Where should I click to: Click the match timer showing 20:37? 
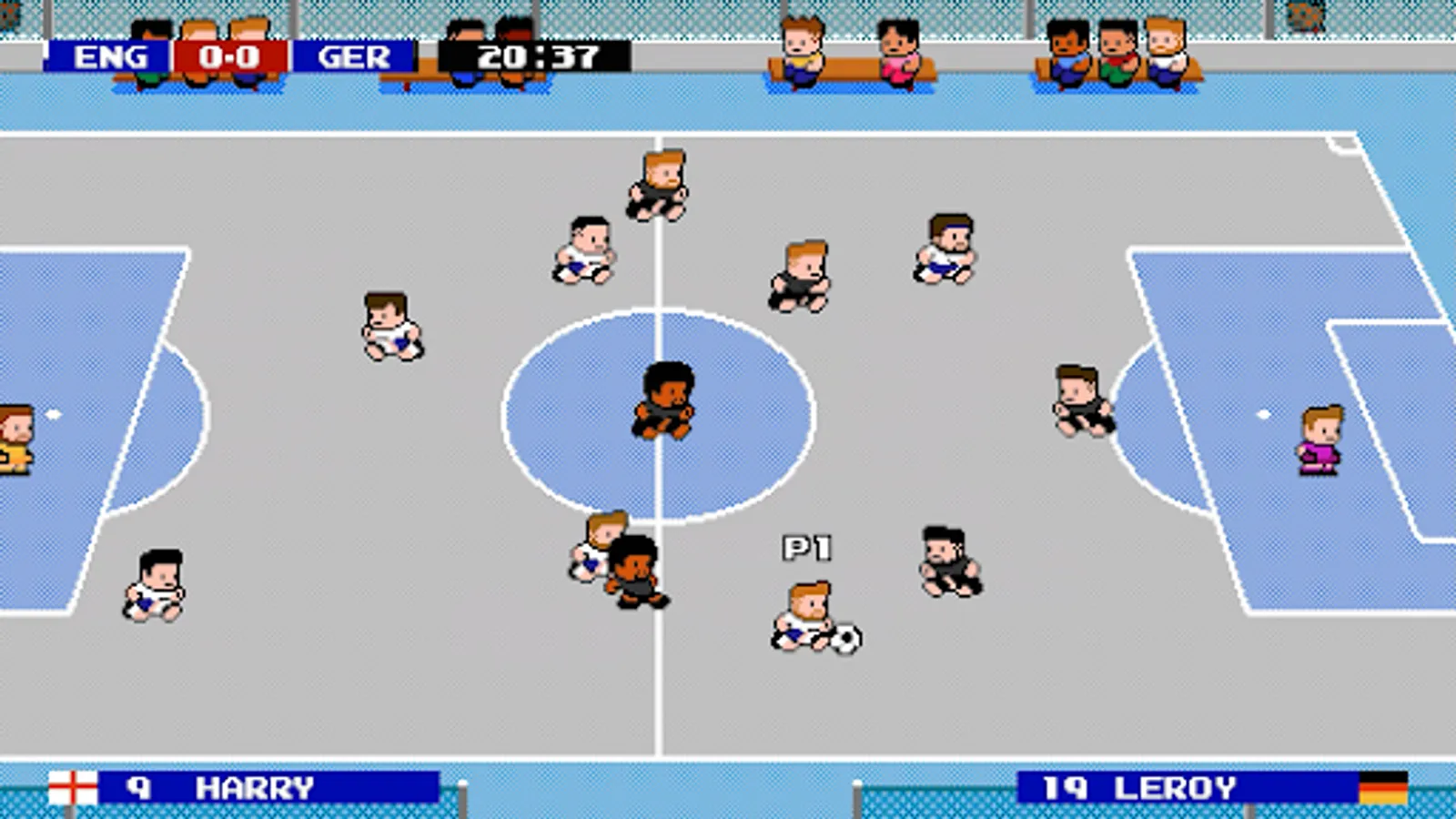(x=537, y=56)
